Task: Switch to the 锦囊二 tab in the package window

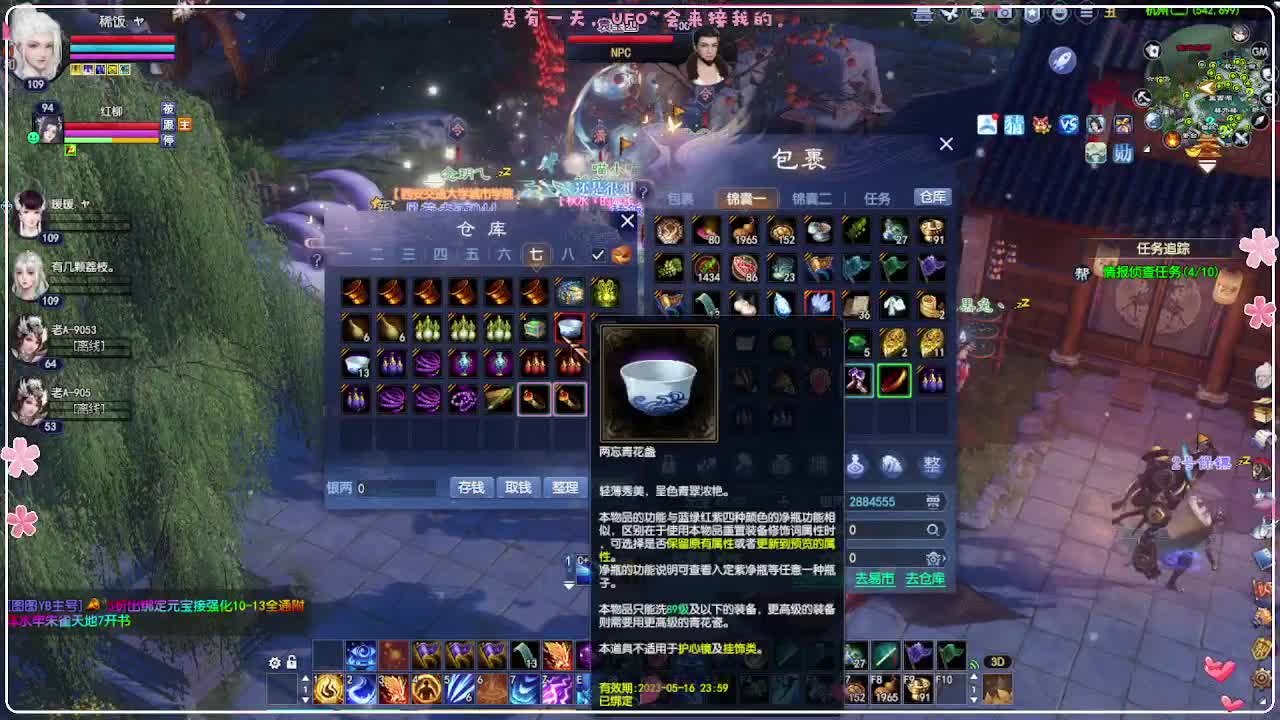Action: coord(809,198)
